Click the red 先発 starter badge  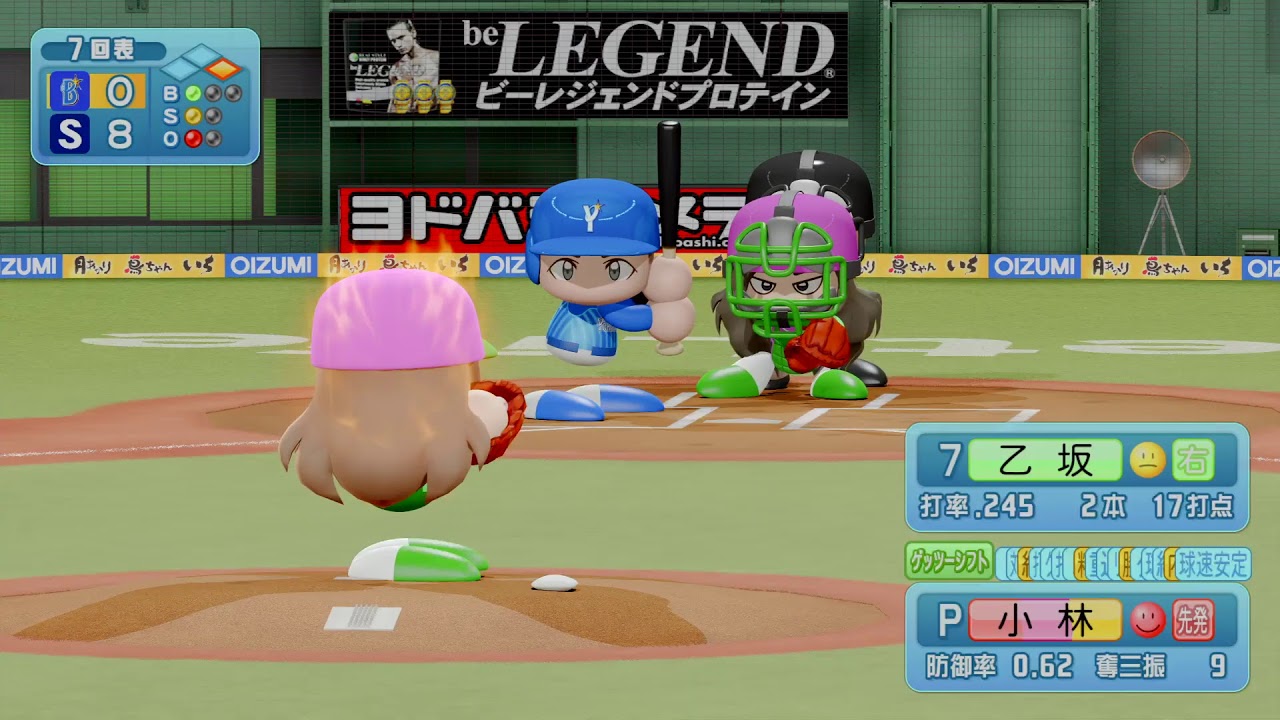(x=1192, y=621)
